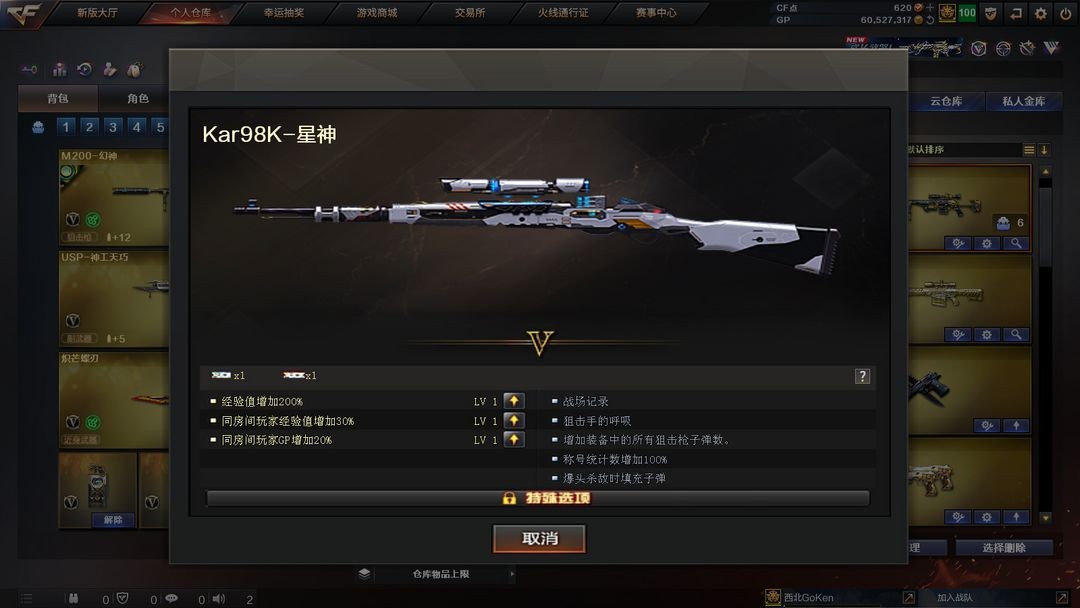Image resolution: width=1080 pixels, height=608 pixels.
Task: Open the locked 特殊选项 bar
Action: [x=538, y=498]
